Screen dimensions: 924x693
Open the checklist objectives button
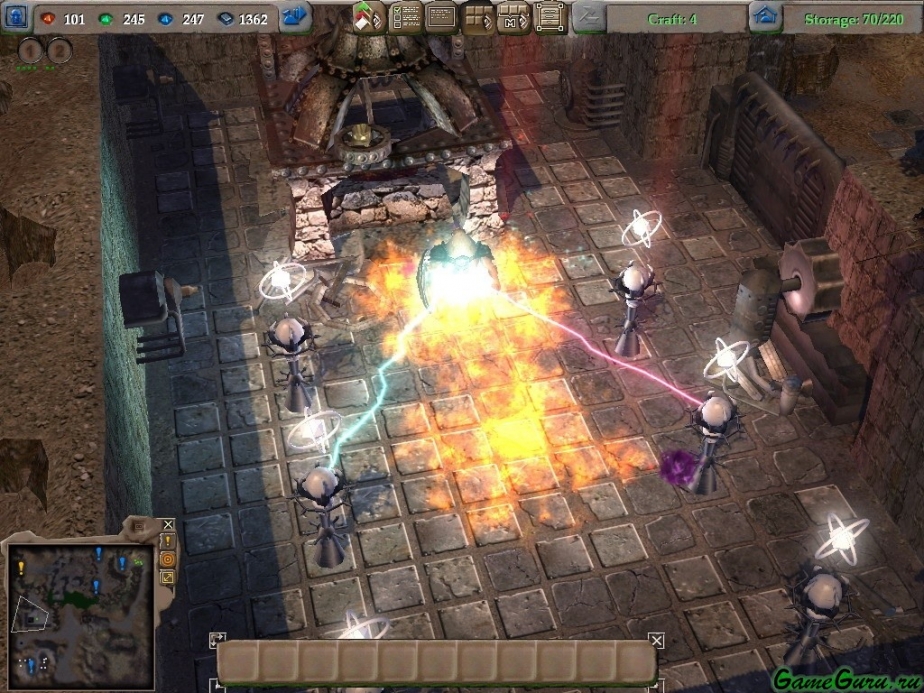pyautogui.click(x=405, y=18)
